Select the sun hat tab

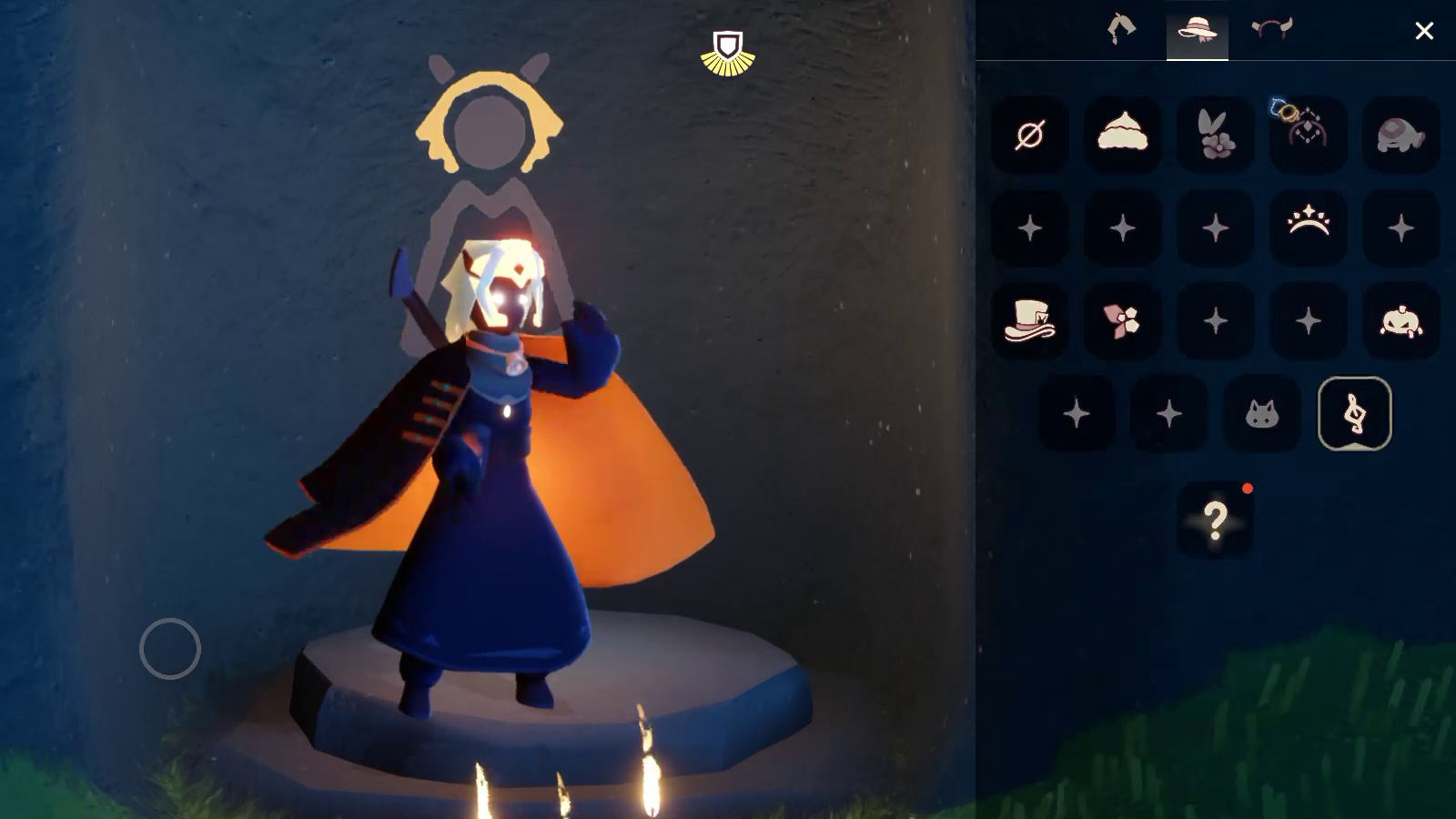pos(1197,29)
